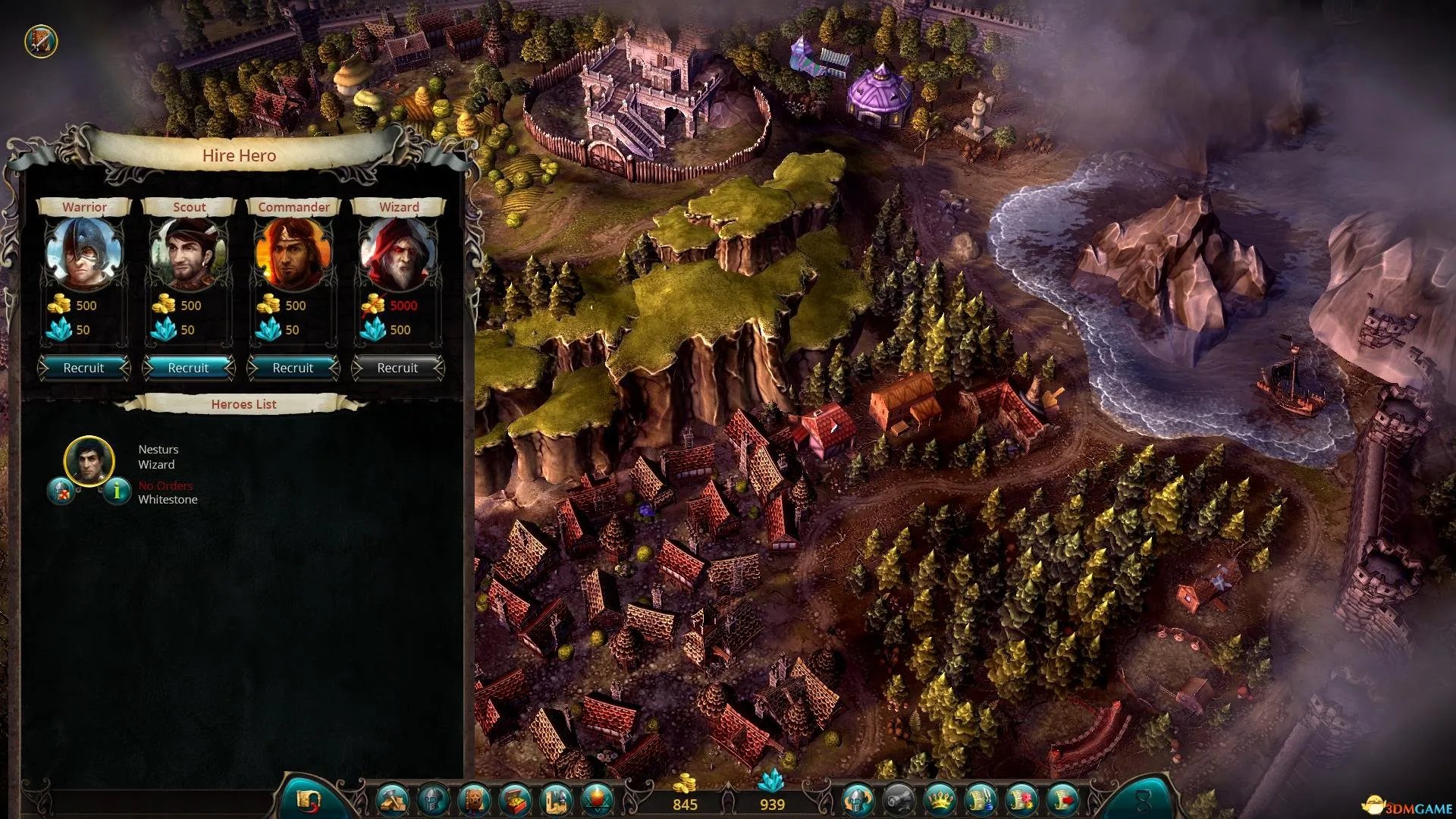This screenshot has width=1456, height=819.
Task: Open the treasure chest menu
Action: tap(515, 799)
